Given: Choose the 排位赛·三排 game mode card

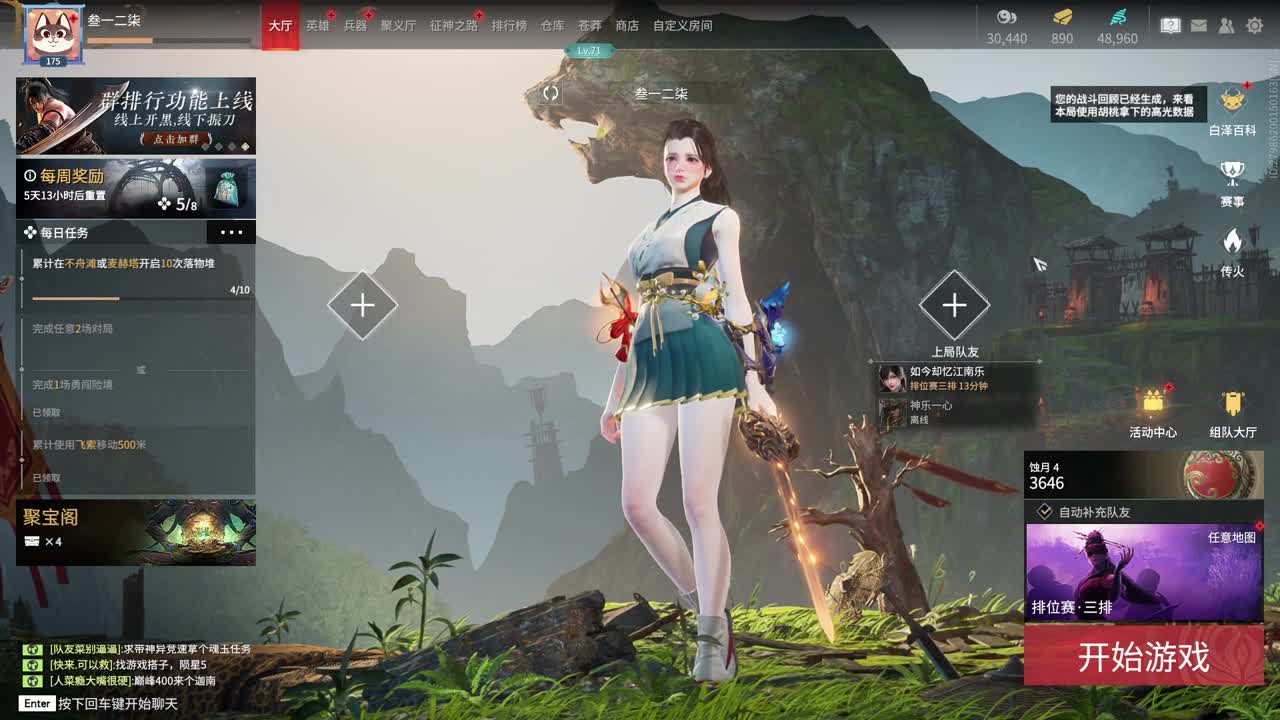Looking at the screenshot, I should tap(1143, 572).
